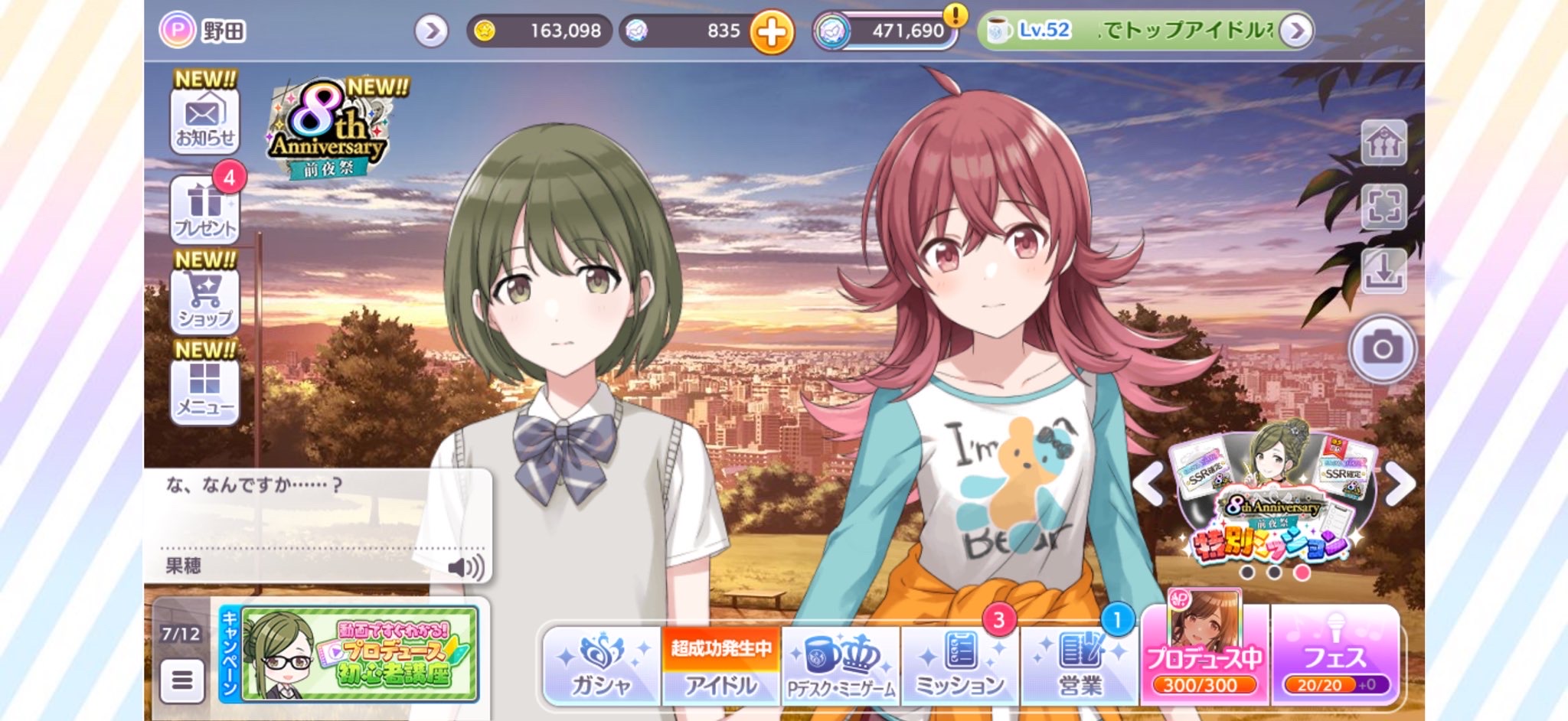Open Pデスク・ミニゲーム

[x=841, y=665]
